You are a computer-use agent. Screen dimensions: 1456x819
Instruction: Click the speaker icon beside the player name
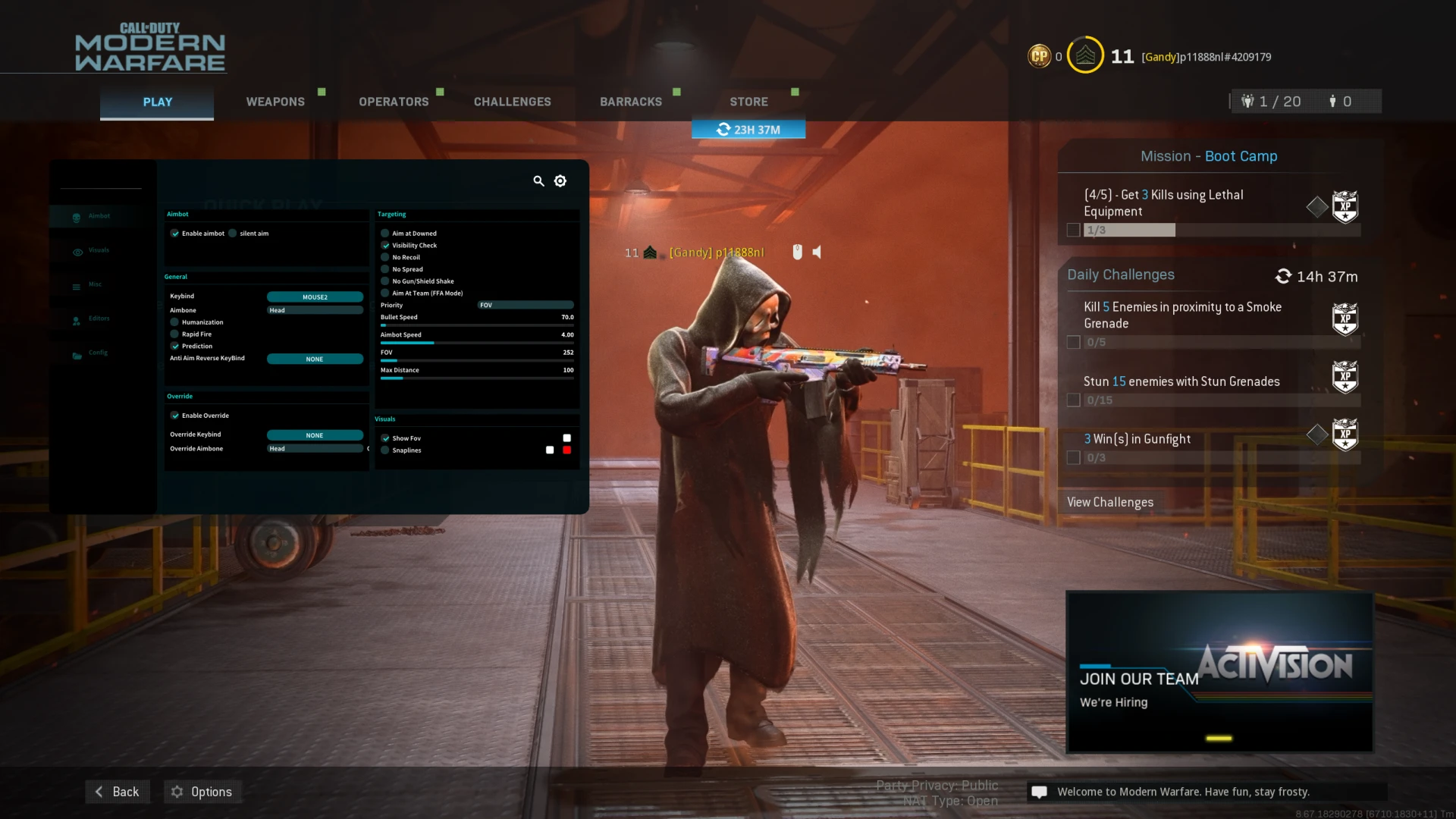[817, 252]
